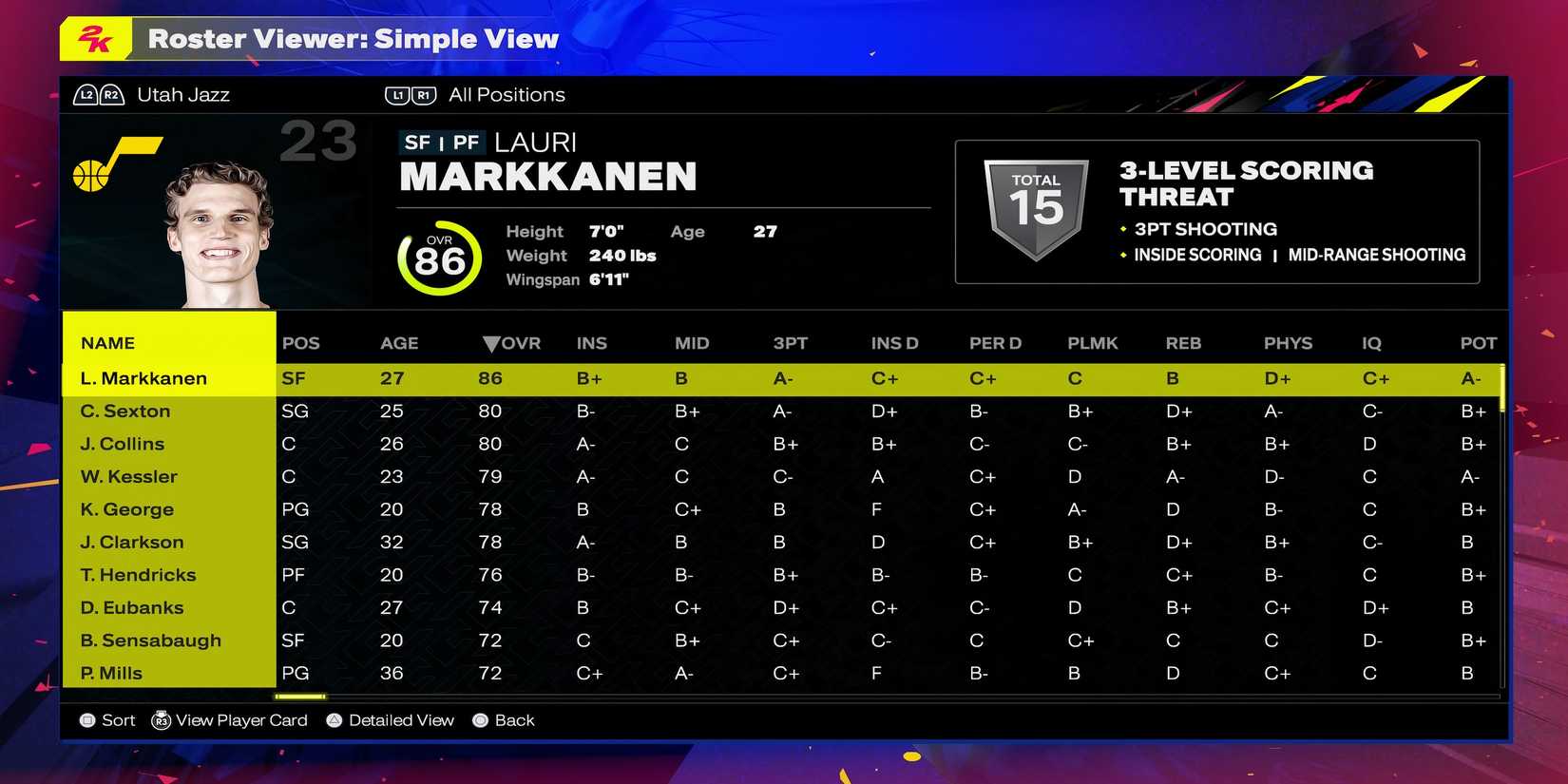
Task: Click the L1 button icon for position filtering
Action: click(x=397, y=94)
